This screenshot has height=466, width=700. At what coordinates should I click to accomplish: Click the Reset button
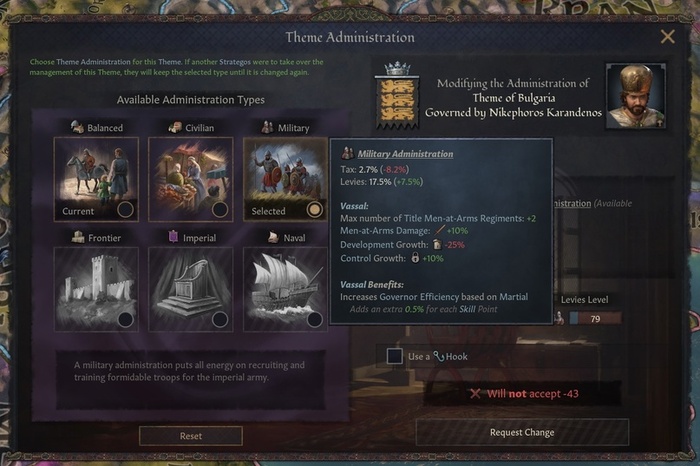[190, 436]
